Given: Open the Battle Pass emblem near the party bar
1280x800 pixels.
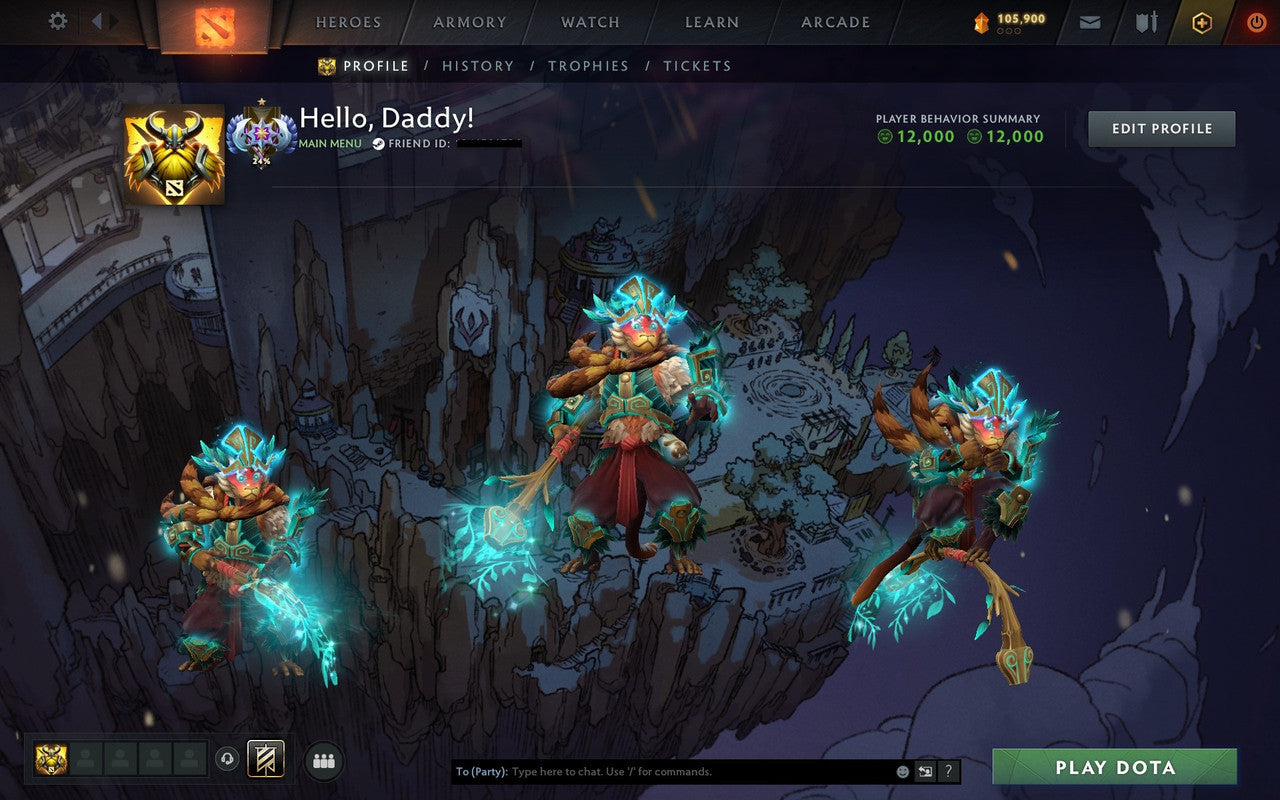Looking at the screenshot, I should [264, 760].
